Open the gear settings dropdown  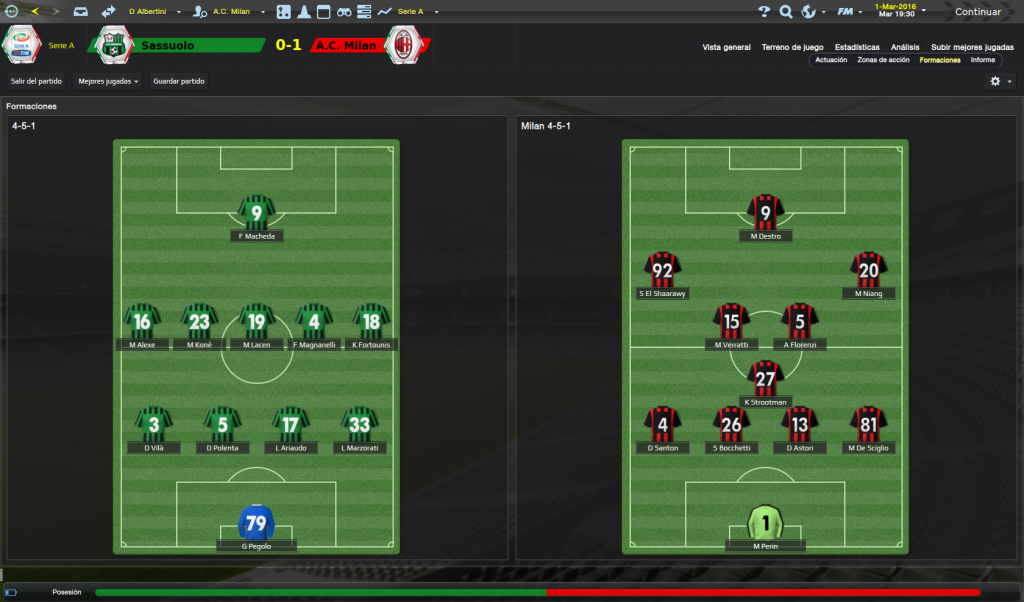(x=1000, y=81)
